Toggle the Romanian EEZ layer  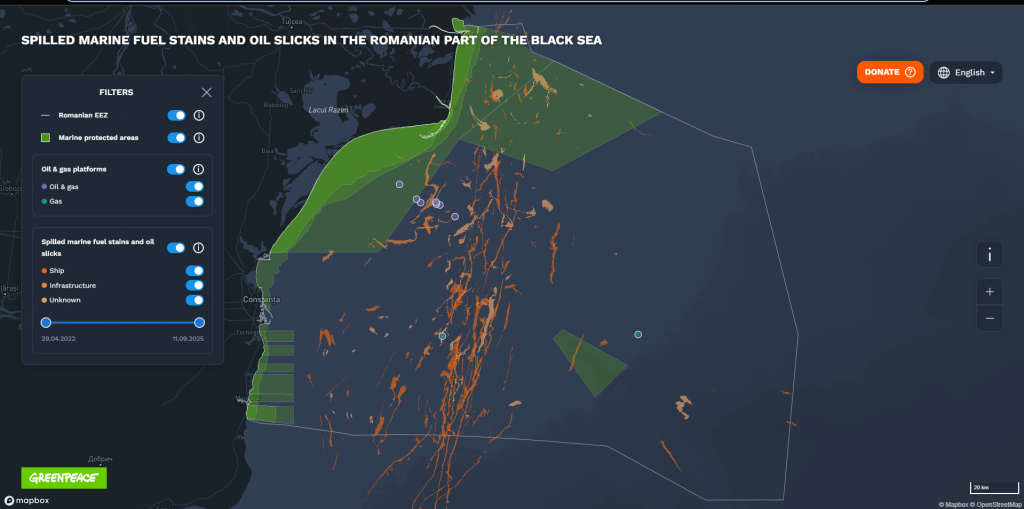176,116
